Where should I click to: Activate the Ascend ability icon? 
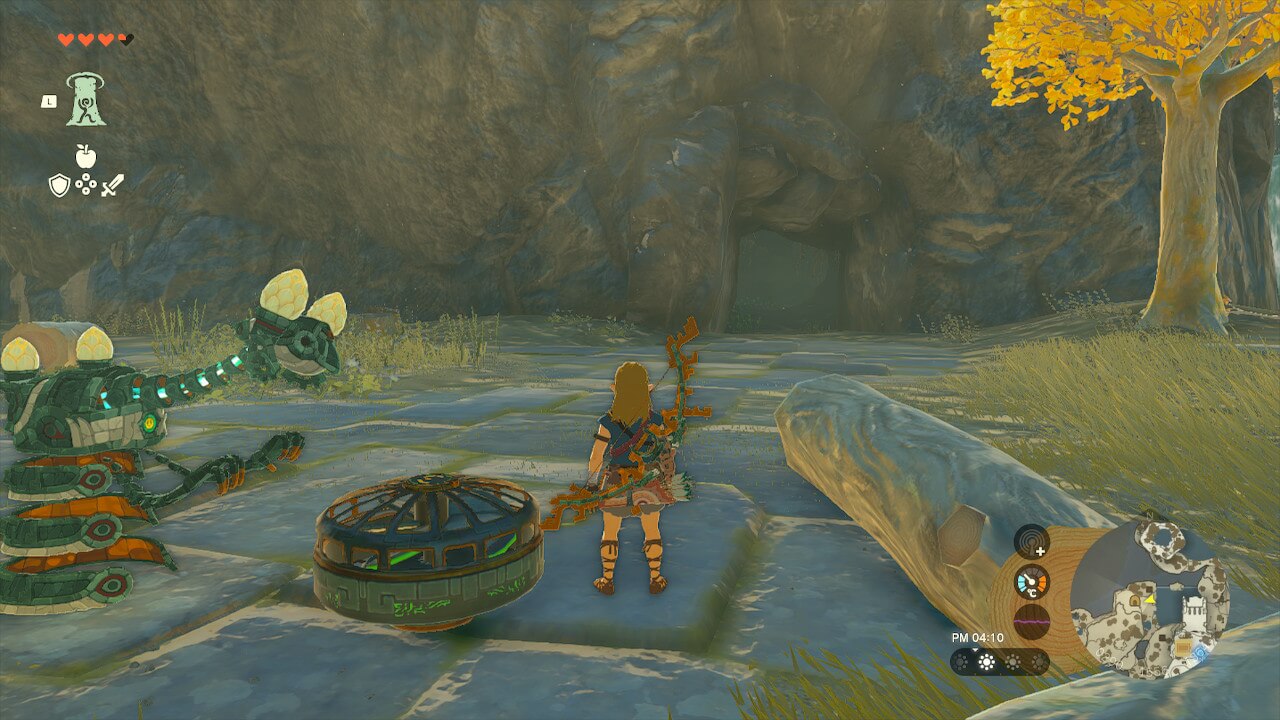coord(86,100)
